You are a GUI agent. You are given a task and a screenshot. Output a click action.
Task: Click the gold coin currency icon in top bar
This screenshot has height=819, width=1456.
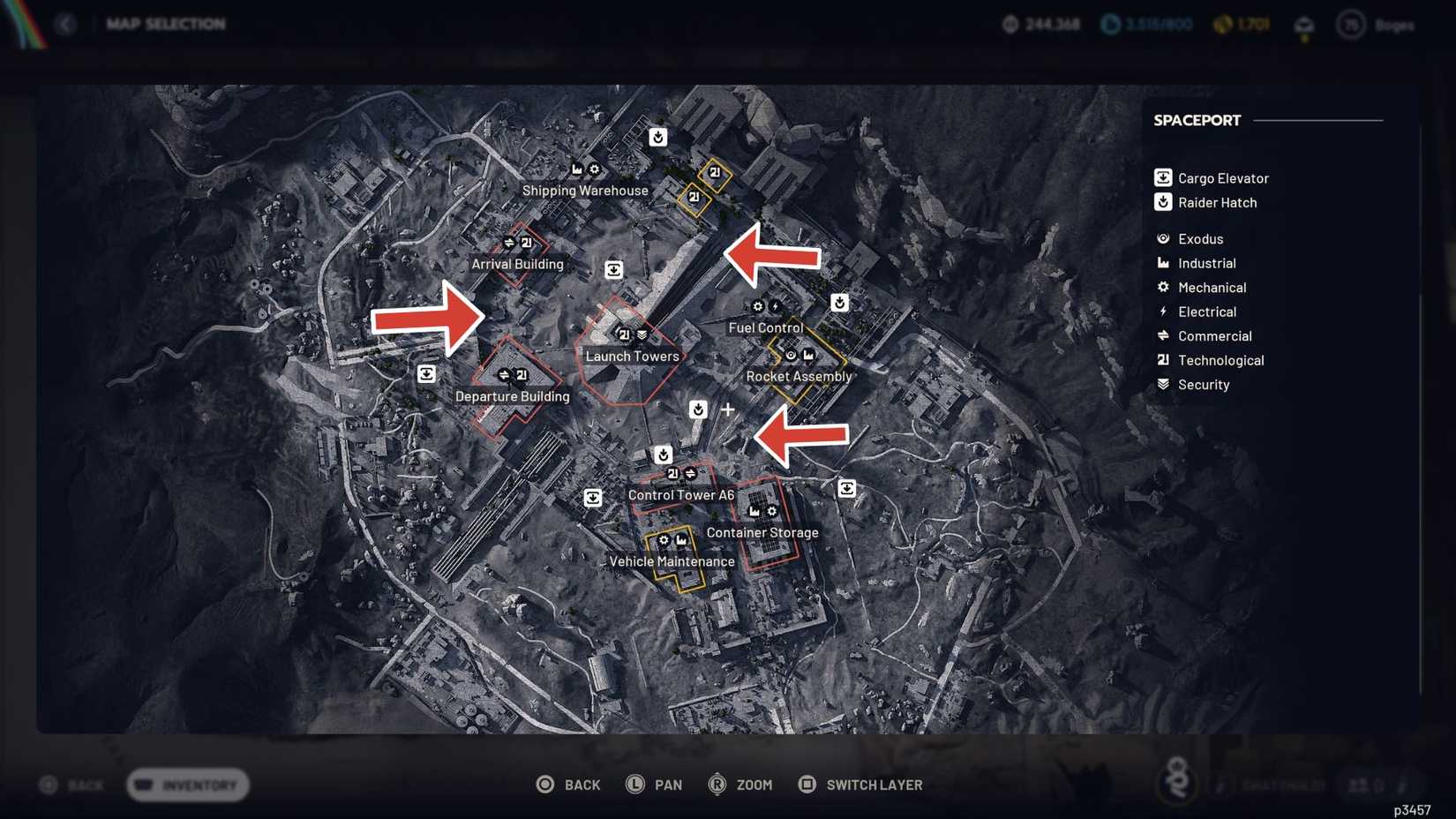coord(1221,25)
